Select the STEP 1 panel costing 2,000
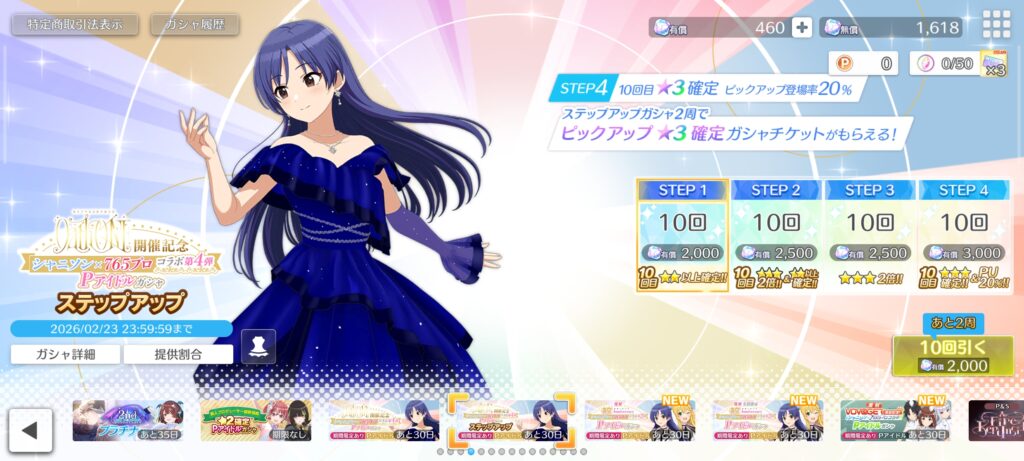 (682, 235)
